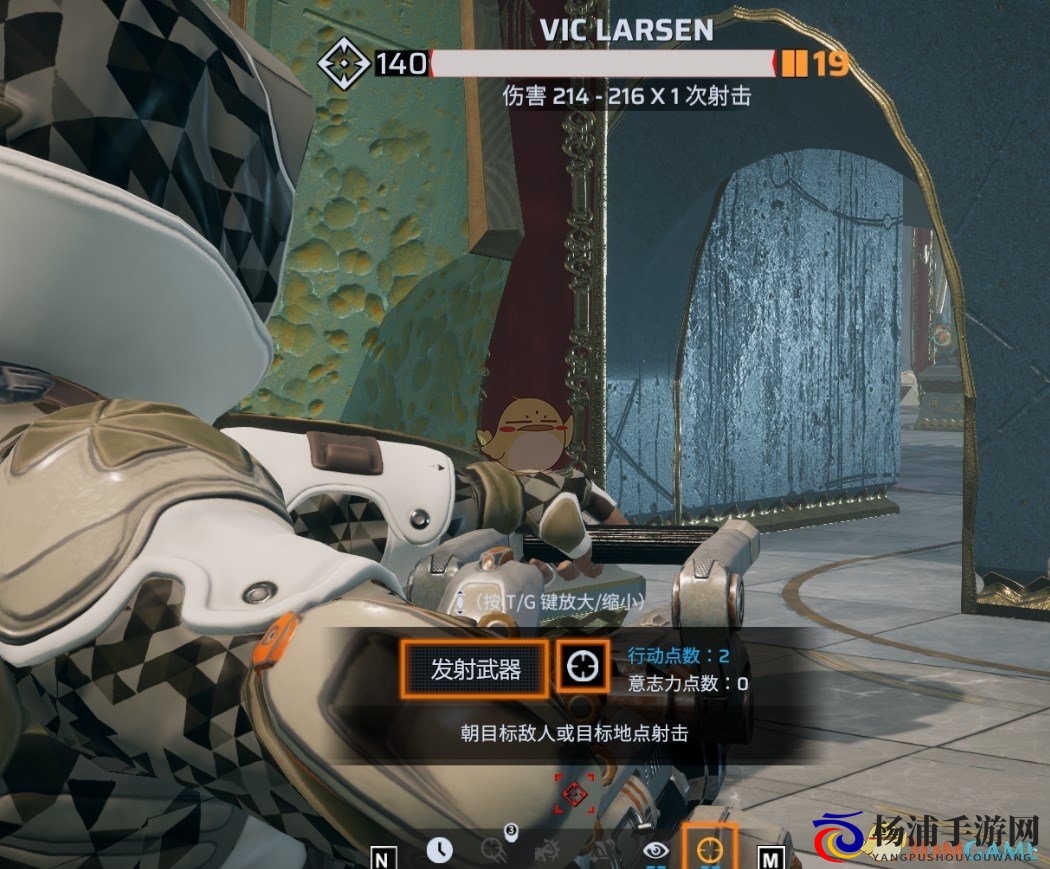Click the red target marker above the ability bar
Screen dimensions: 1050x869
click(574, 794)
